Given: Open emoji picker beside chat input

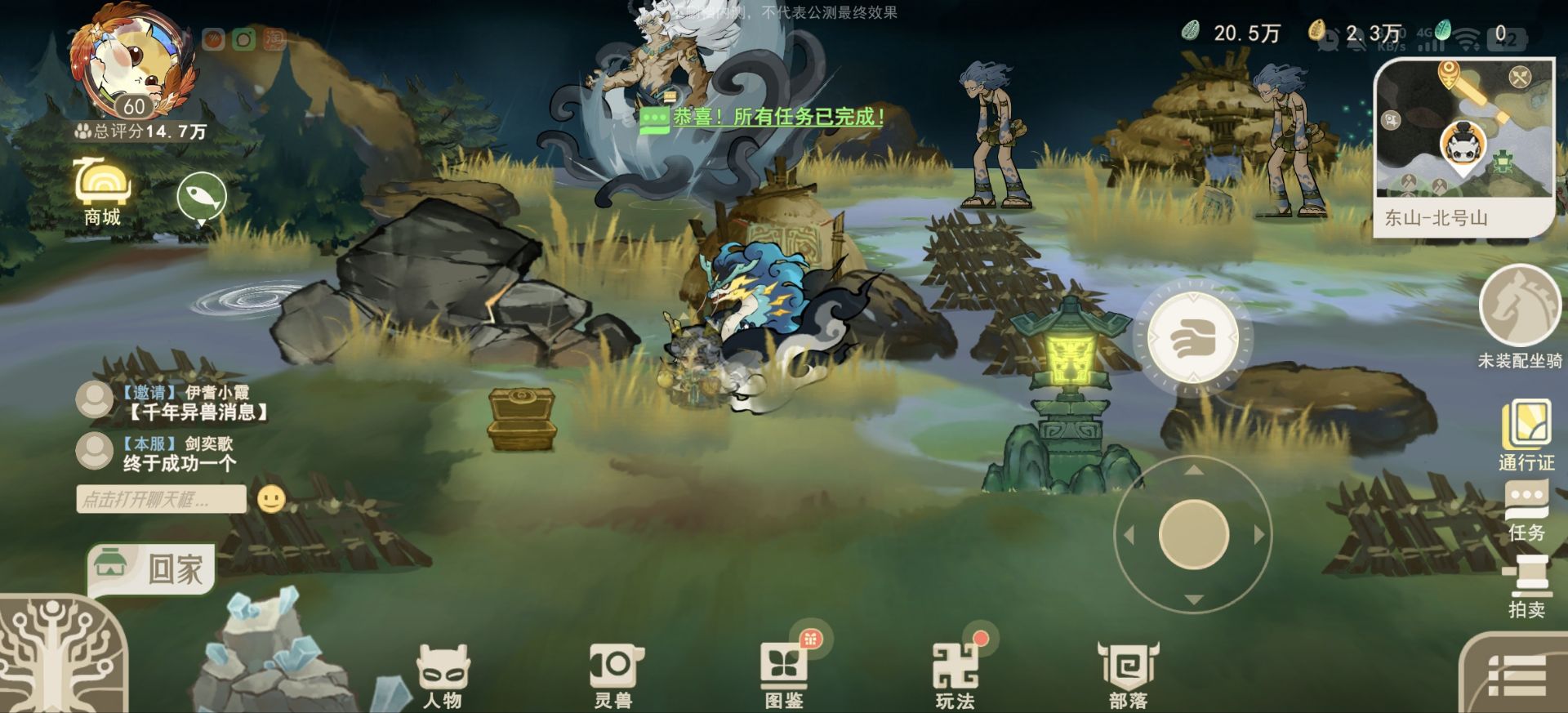Looking at the screenshot, I should point(273,499).
